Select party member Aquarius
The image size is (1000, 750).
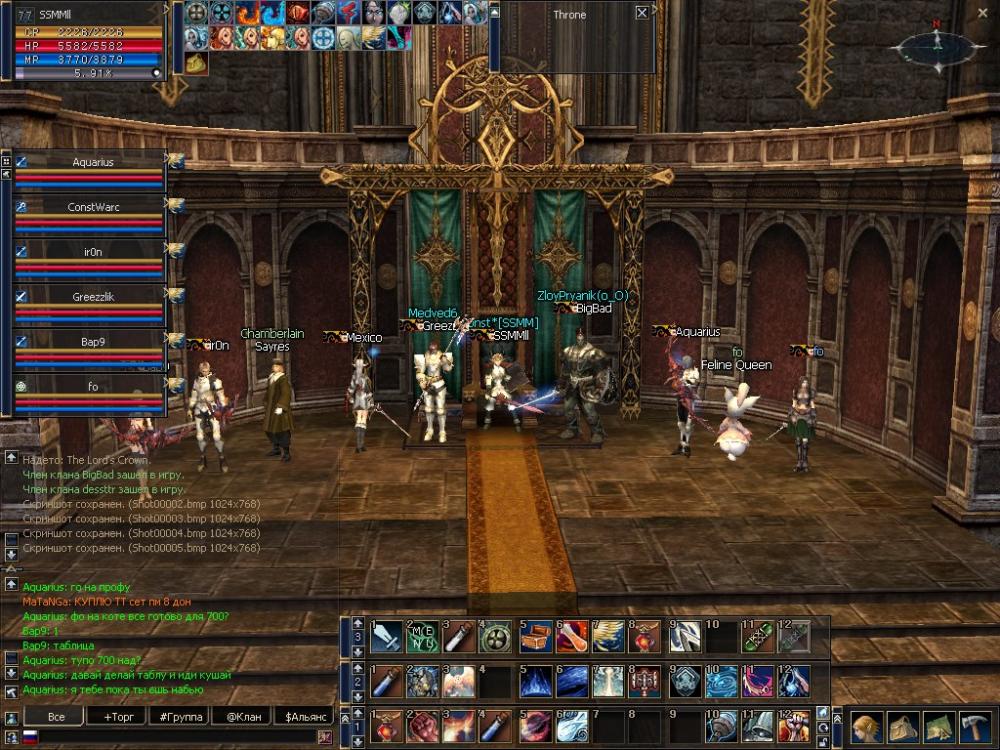[92, 162]
